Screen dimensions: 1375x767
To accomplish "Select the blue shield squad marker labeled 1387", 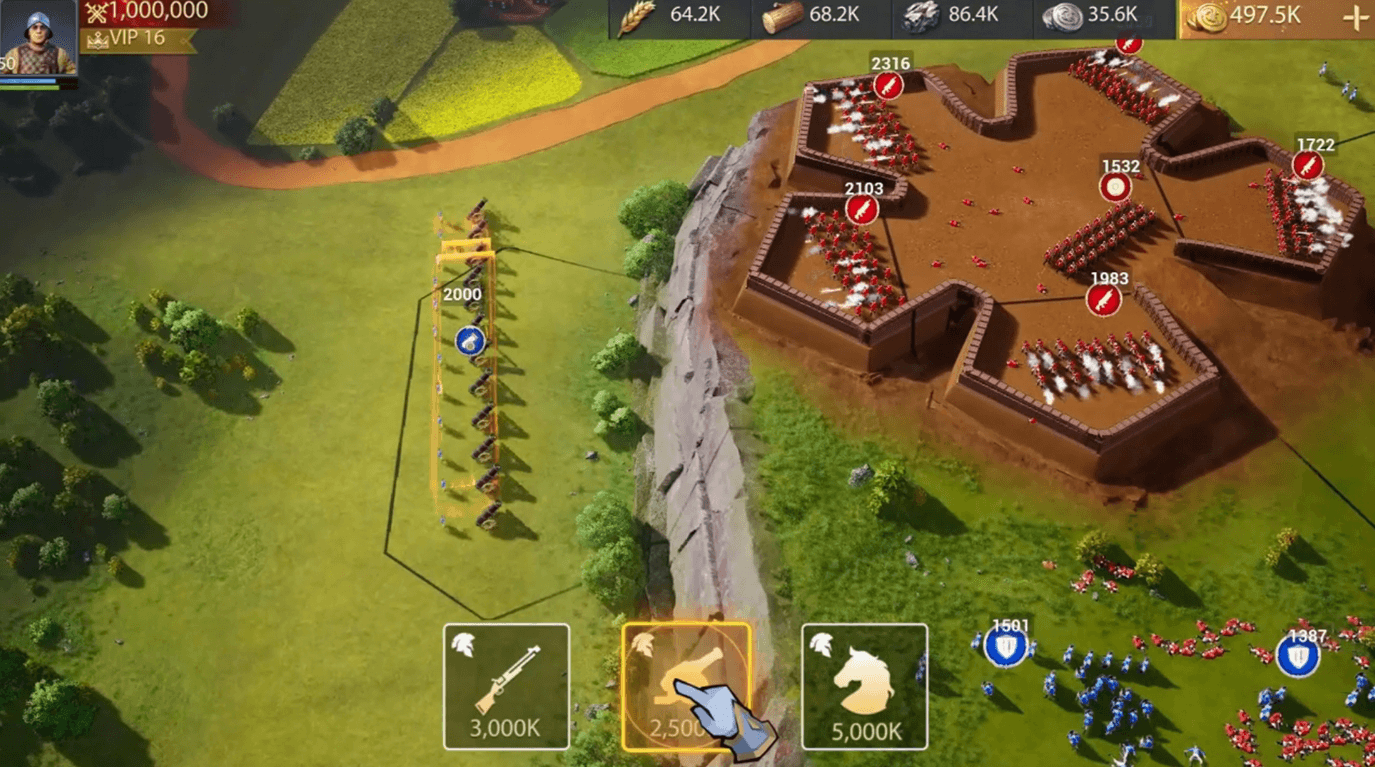I will point(1298,657).
